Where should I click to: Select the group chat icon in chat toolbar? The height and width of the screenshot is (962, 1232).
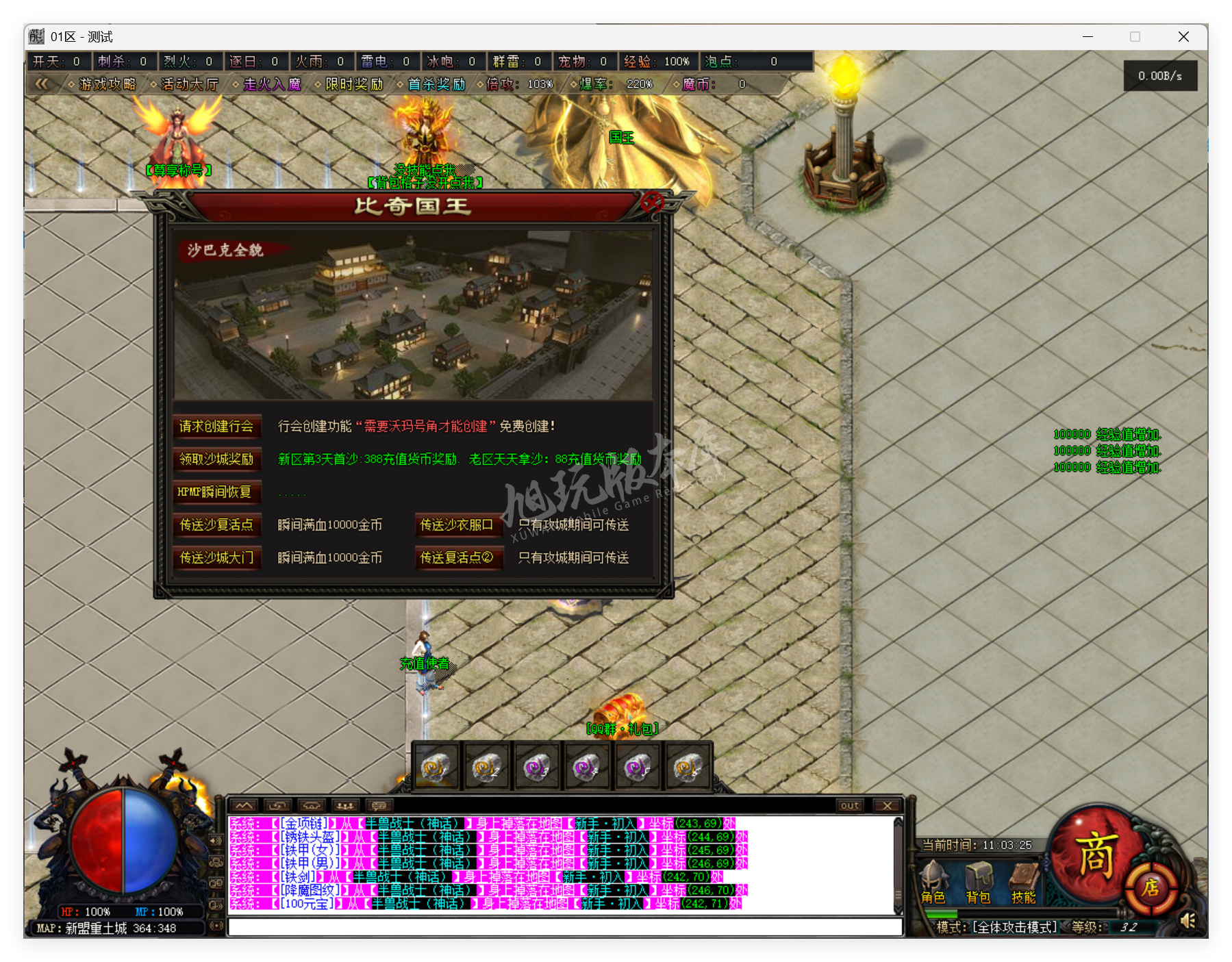pyautogui.click(x=347, y=805)
